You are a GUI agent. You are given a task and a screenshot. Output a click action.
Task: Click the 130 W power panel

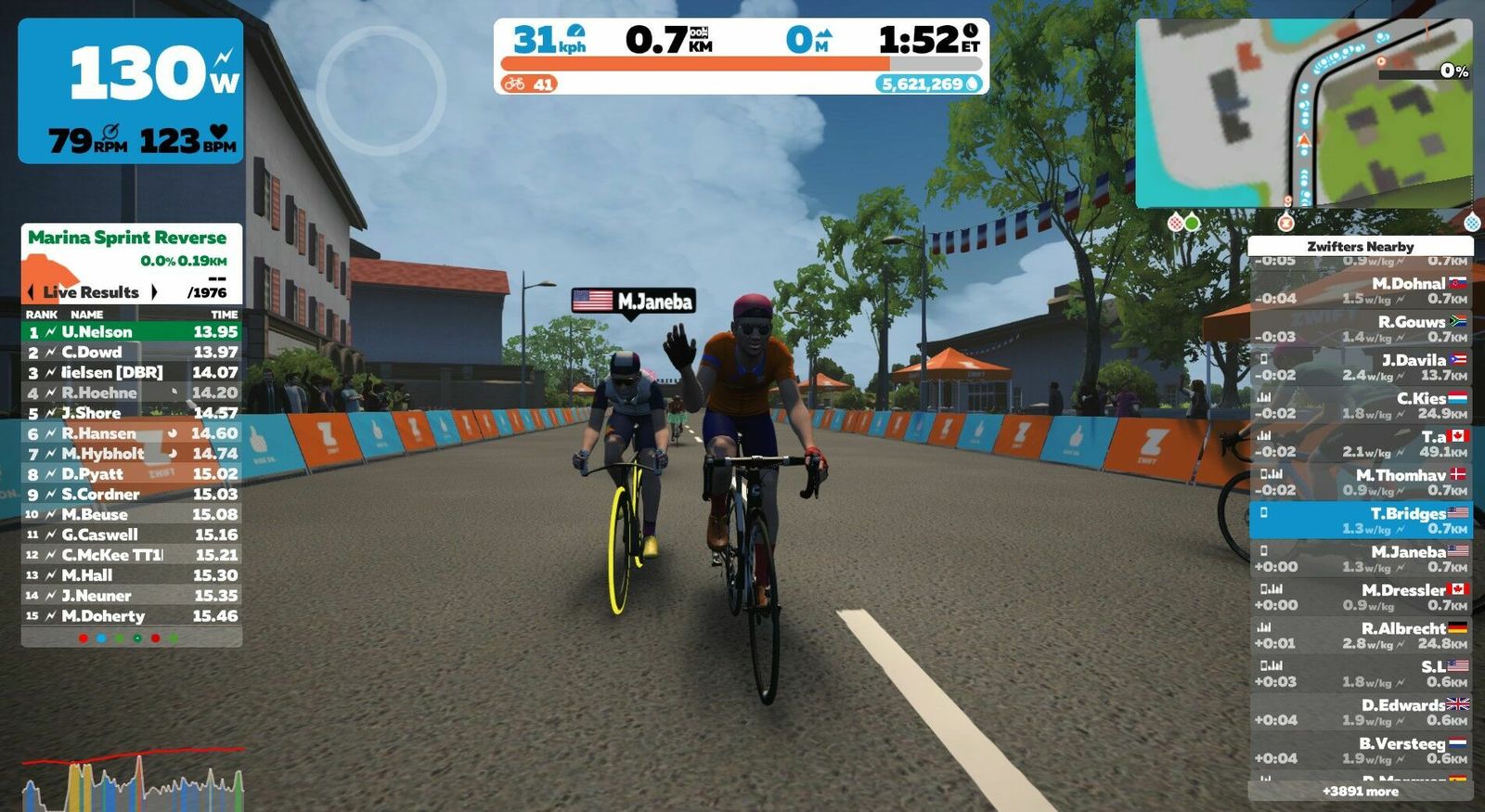131,91
